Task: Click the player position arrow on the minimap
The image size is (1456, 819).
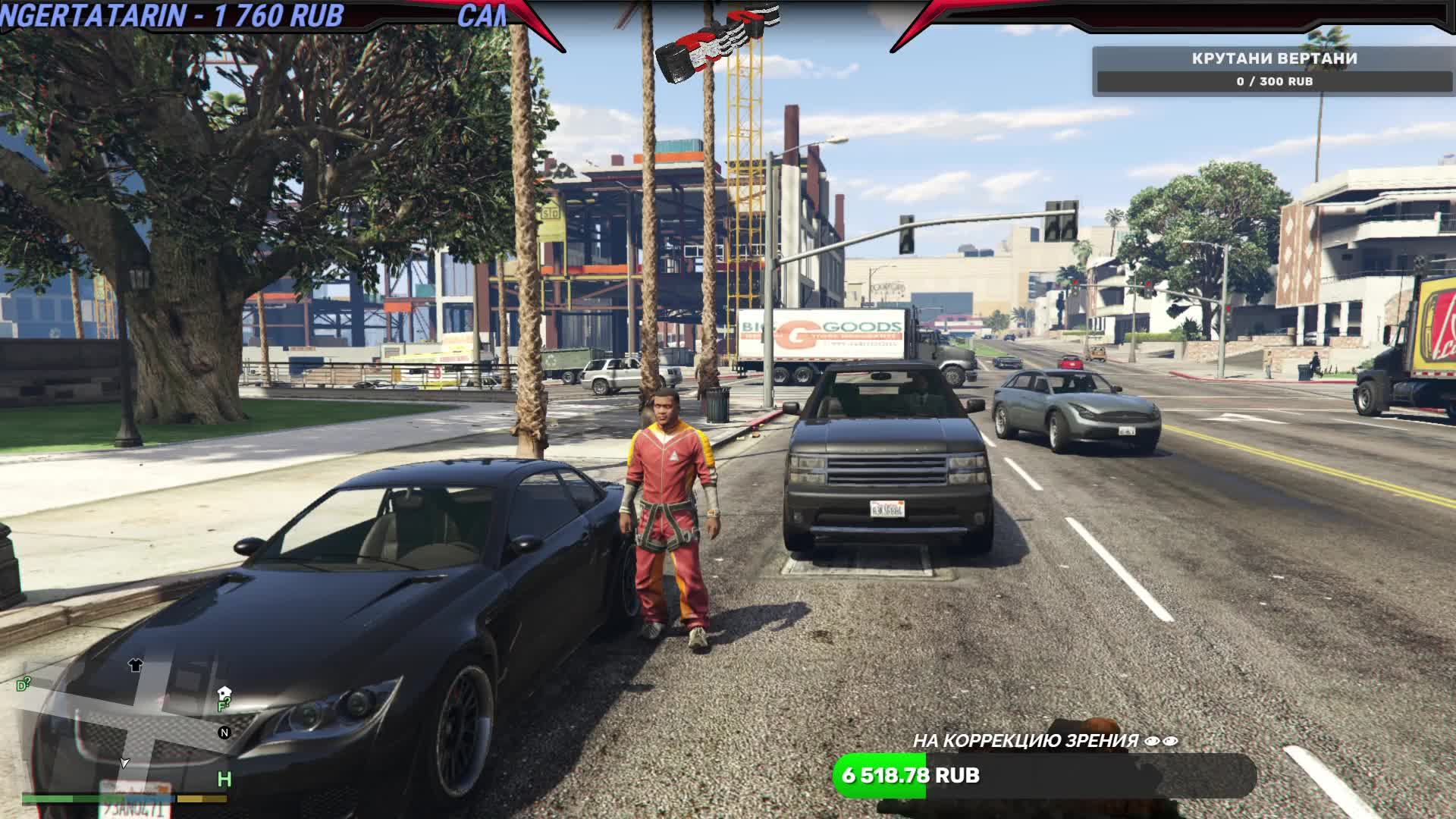Action: click(125, 764)
